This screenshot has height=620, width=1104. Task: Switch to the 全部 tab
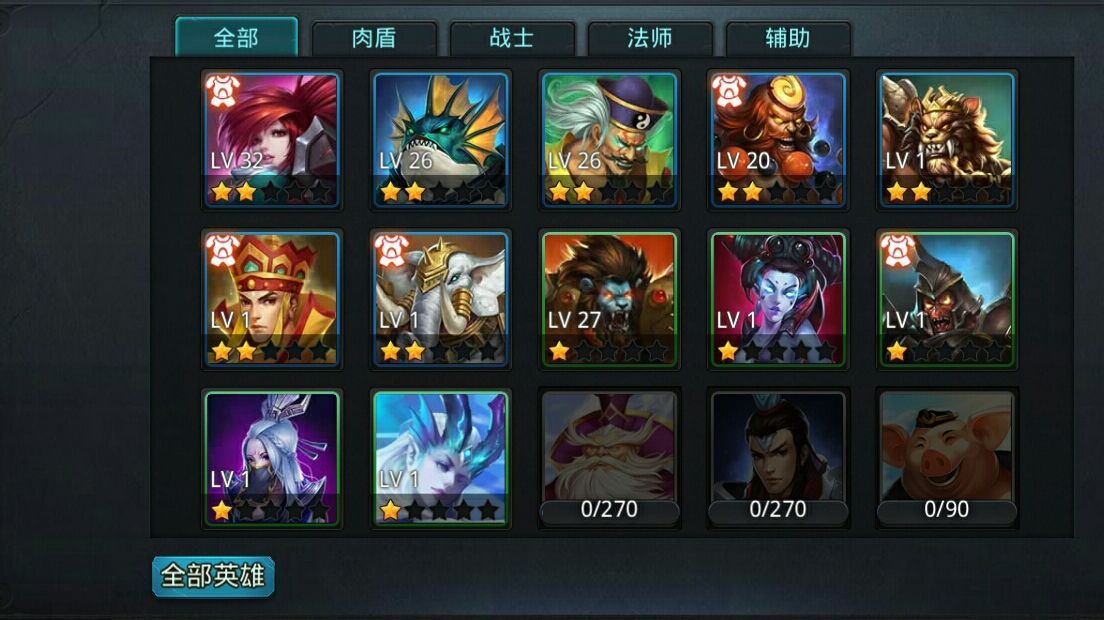(236, 38)
